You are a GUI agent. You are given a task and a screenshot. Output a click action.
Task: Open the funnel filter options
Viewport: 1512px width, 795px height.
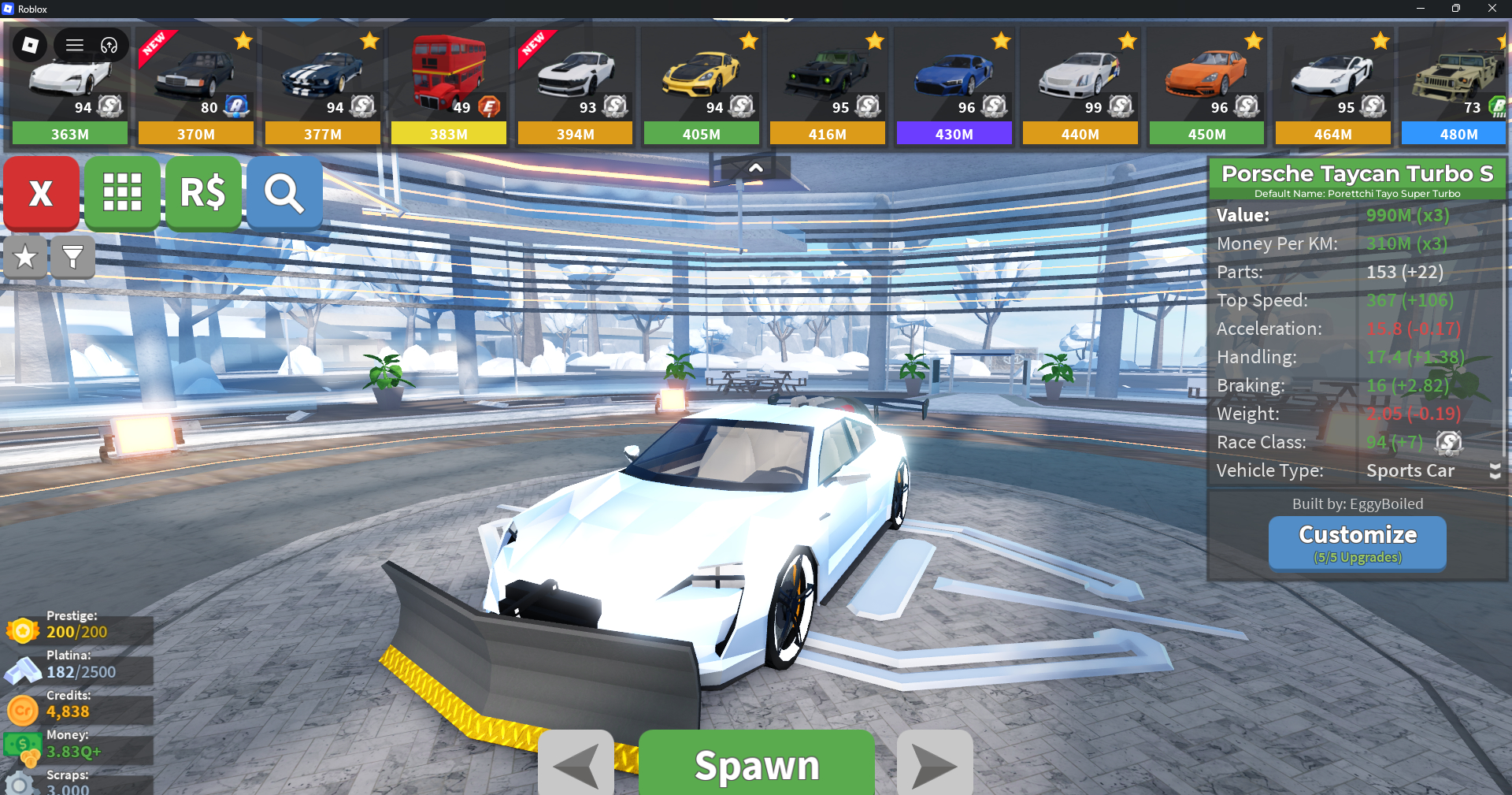72,257
